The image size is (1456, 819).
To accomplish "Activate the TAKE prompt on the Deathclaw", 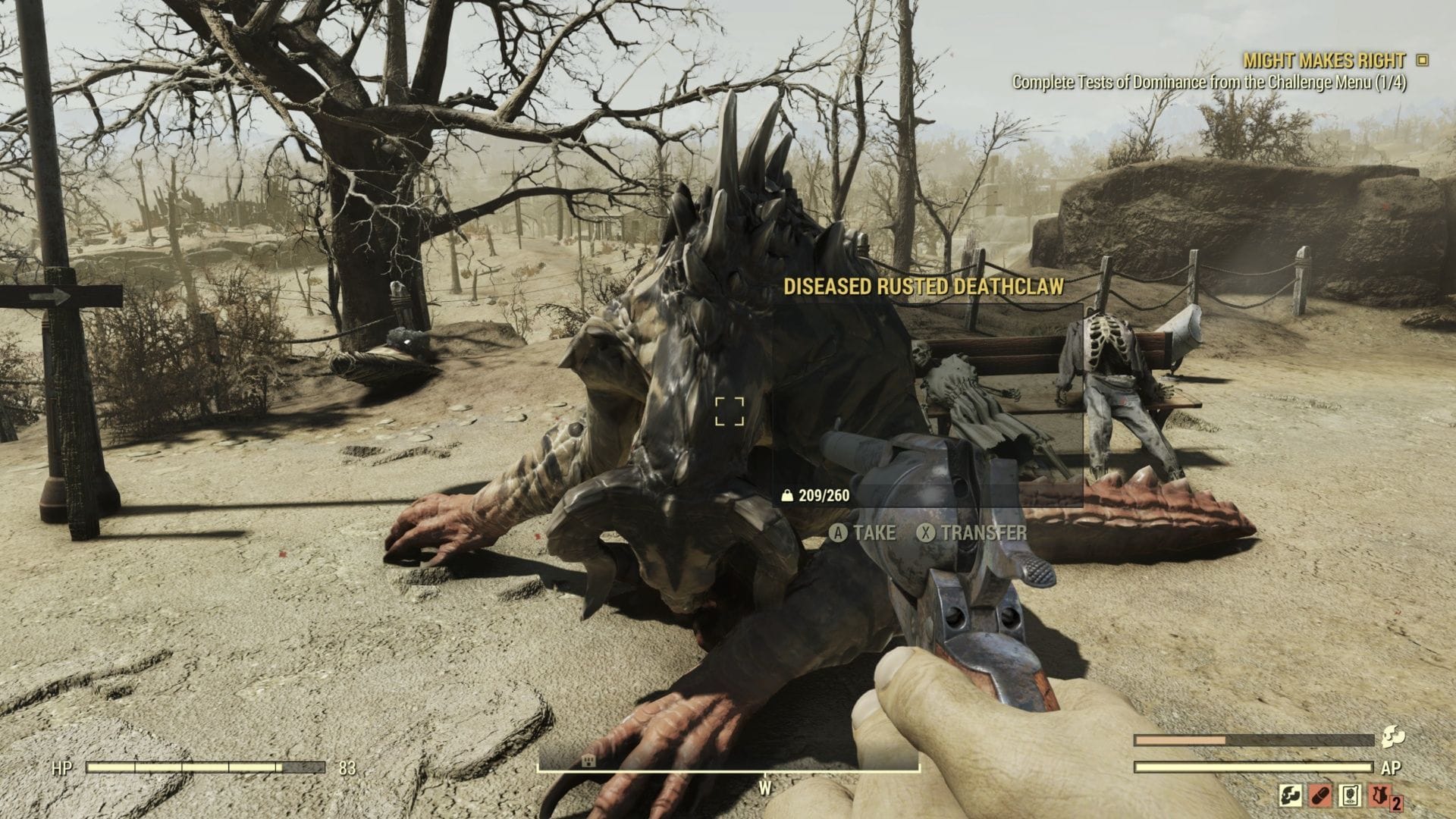I will 863,533.
